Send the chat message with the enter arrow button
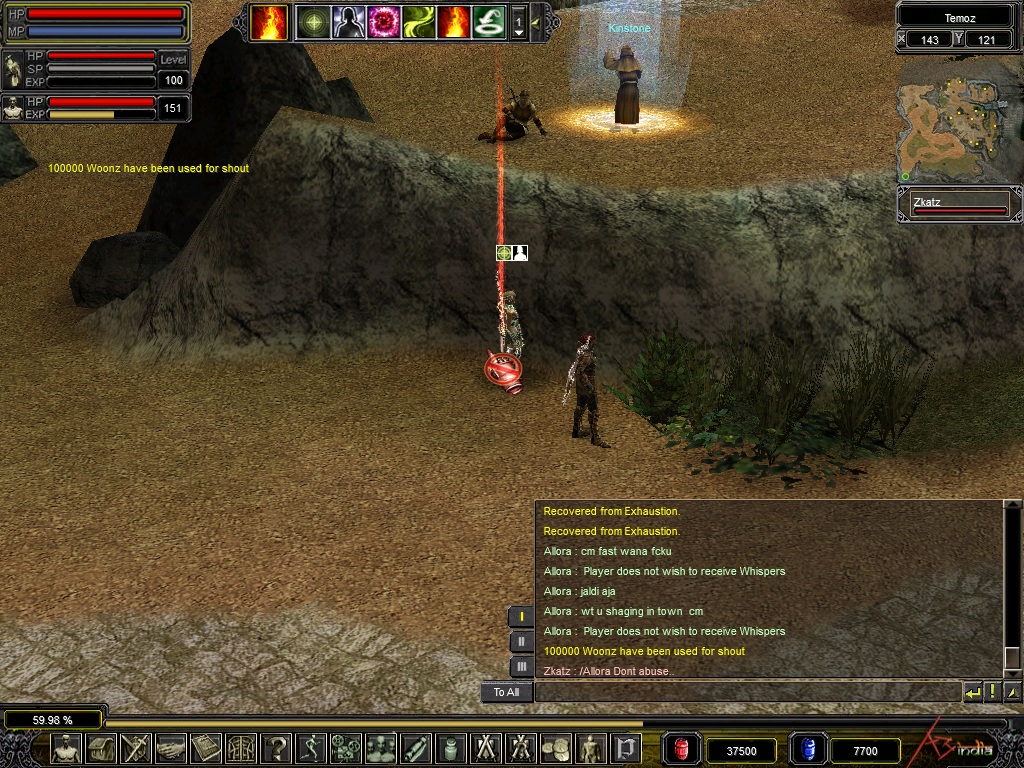 pyautogui.click(x=972, y=691)
